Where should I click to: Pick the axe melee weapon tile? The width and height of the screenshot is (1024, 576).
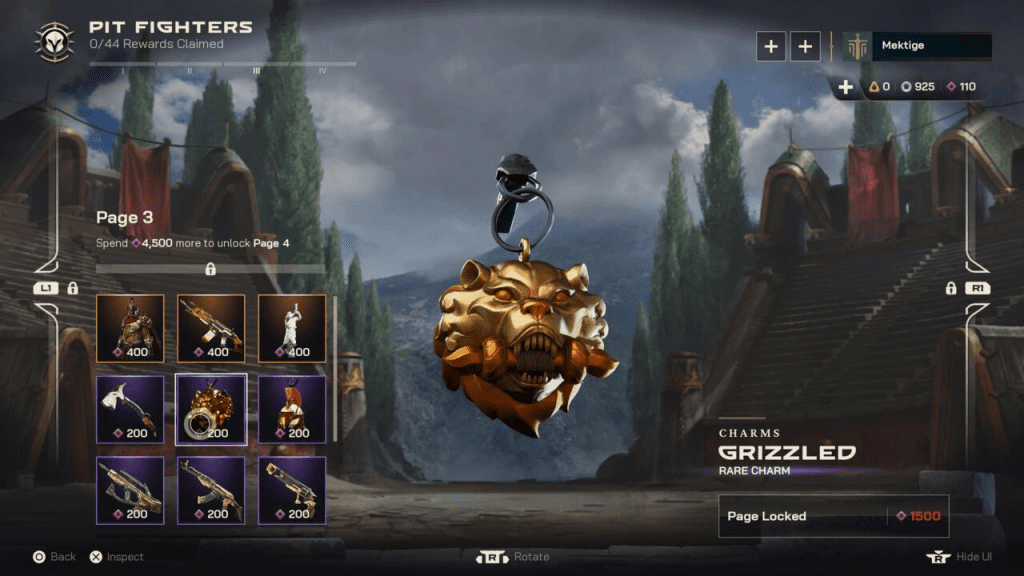(x=129, y=408)
